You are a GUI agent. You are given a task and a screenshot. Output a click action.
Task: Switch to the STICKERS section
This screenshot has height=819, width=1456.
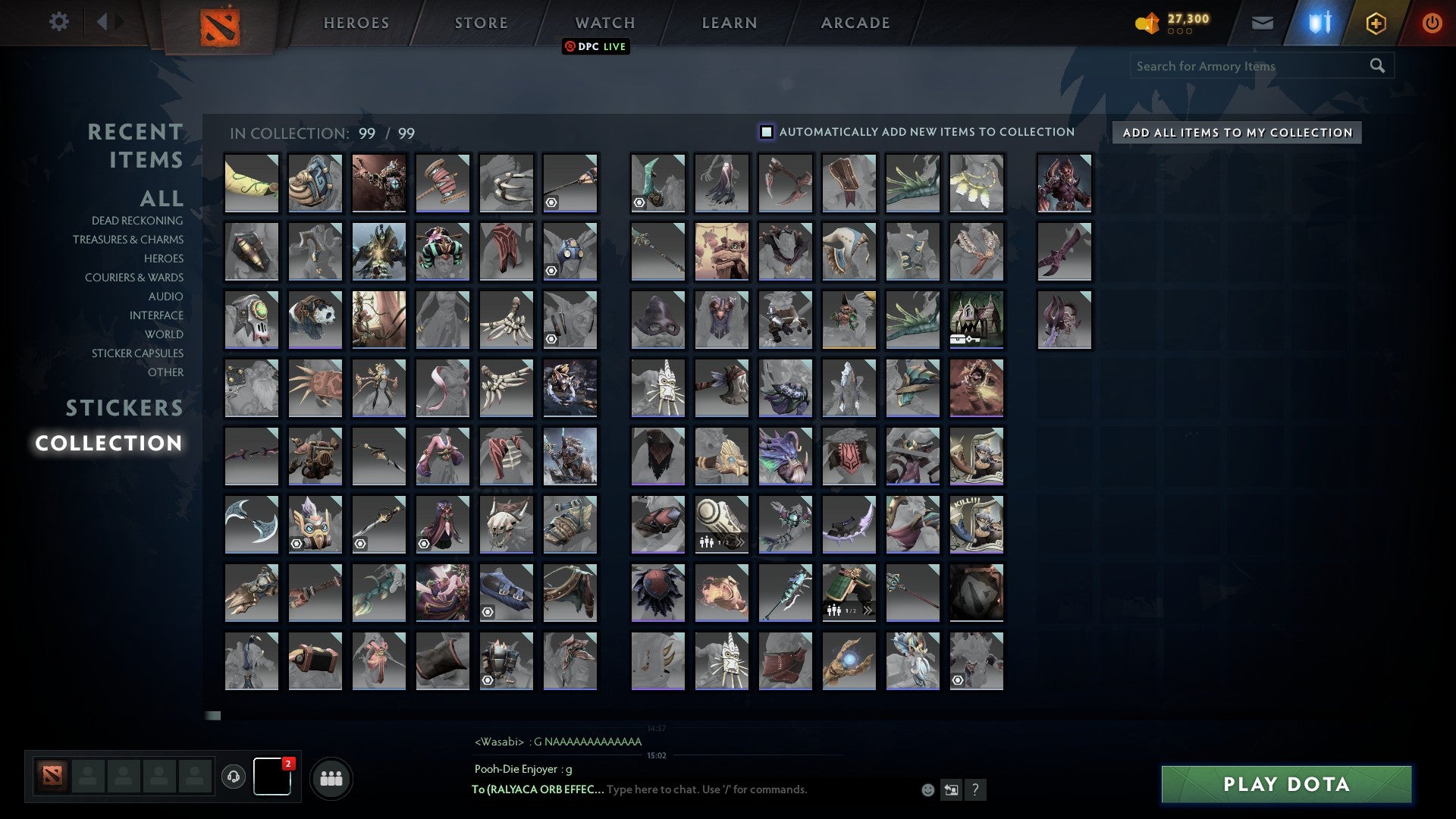coord(124,409)
